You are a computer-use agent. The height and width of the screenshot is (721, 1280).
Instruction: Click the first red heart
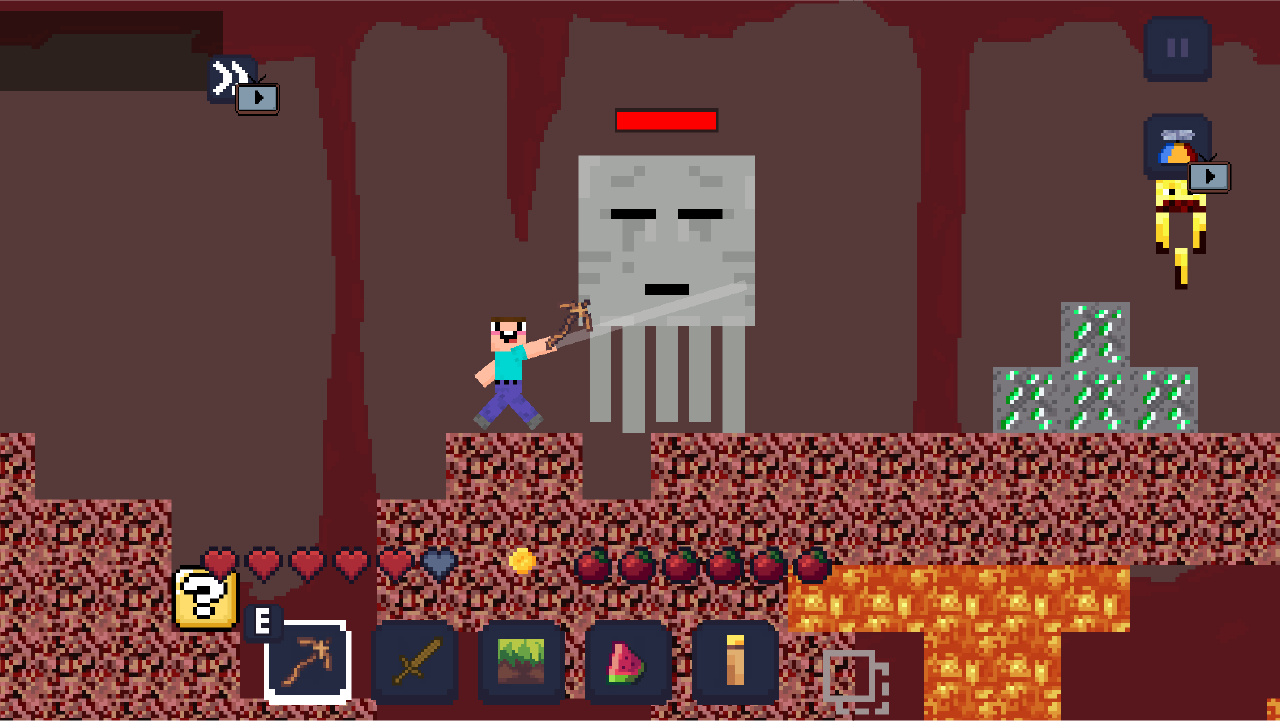(222, 565)
